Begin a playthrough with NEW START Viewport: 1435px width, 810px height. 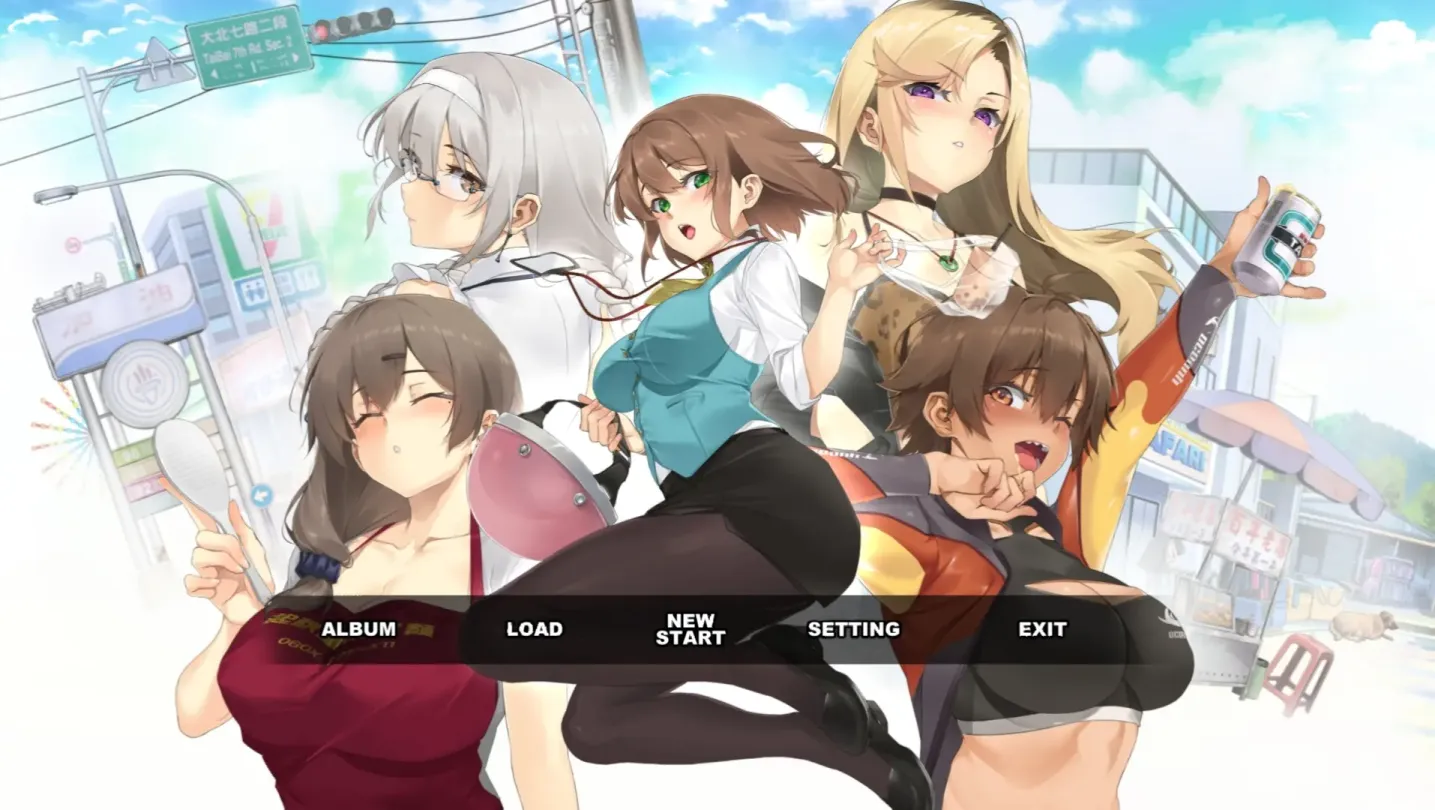coord(693,629)
